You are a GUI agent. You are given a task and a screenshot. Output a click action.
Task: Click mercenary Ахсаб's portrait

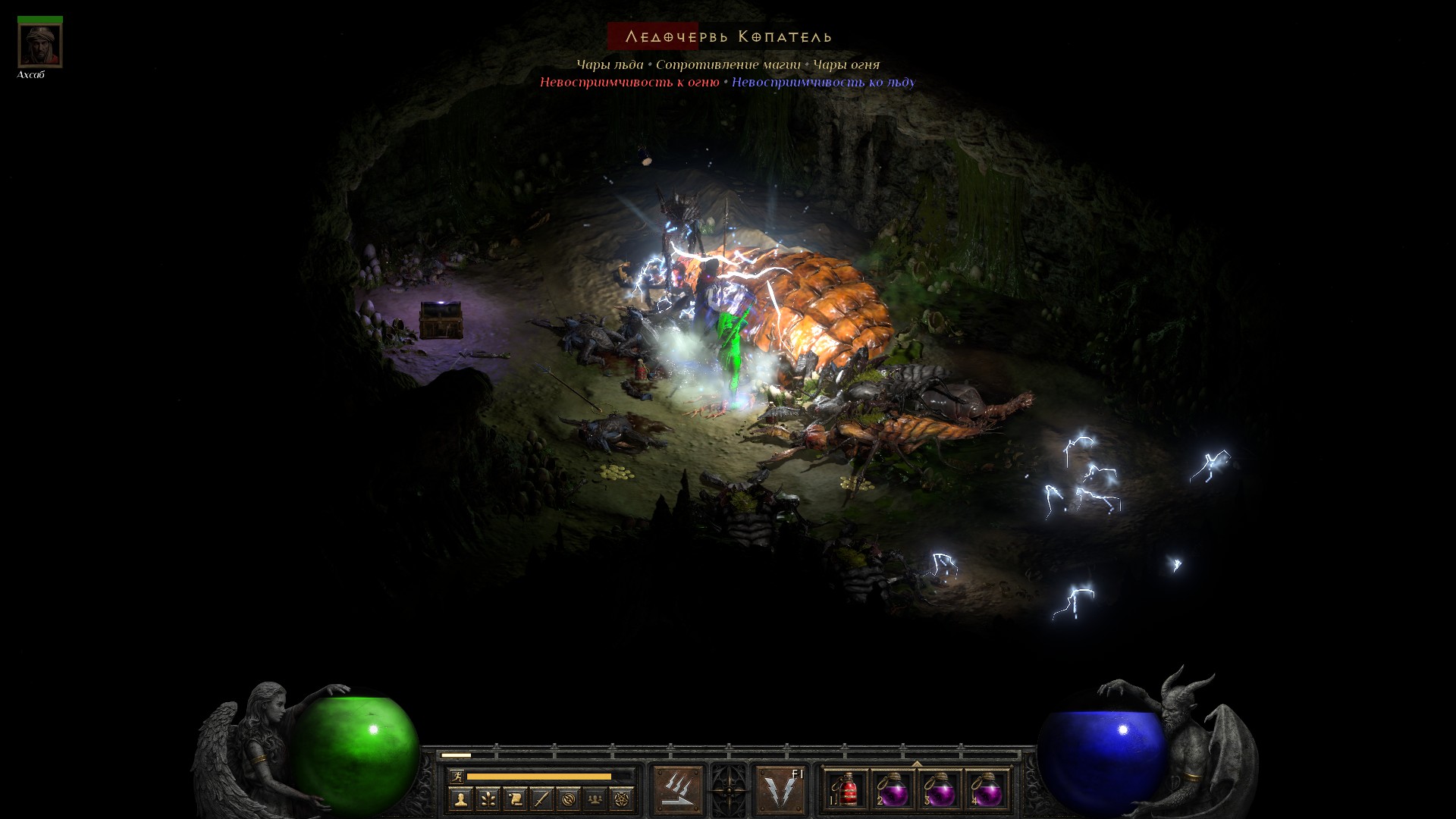(x=40, y=45)
